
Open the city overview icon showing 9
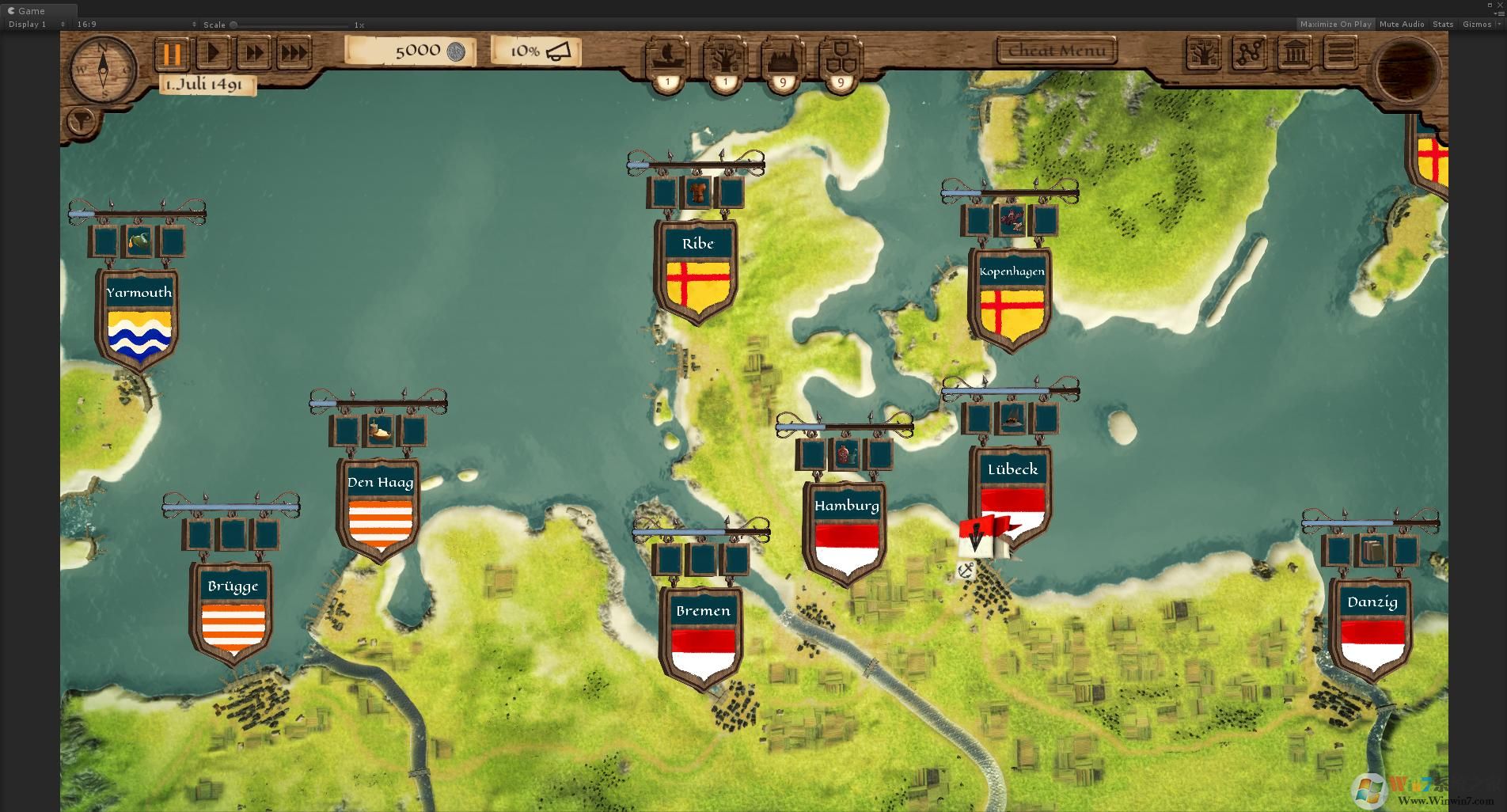click(782, 57)
